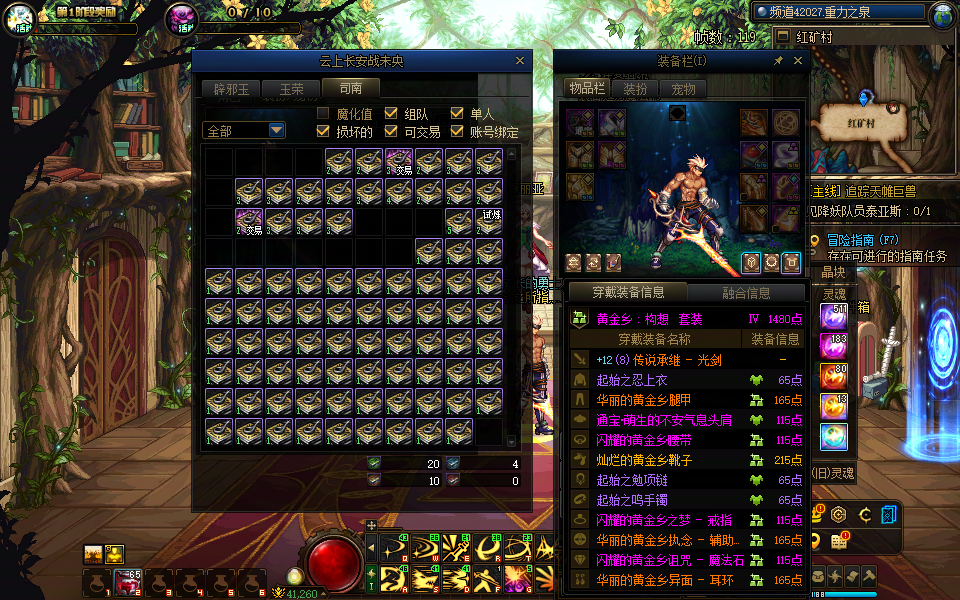Screen dimensions: 960x600
Task: Pin the 装备栏 window with the pushpin
Action: (779, 61)
